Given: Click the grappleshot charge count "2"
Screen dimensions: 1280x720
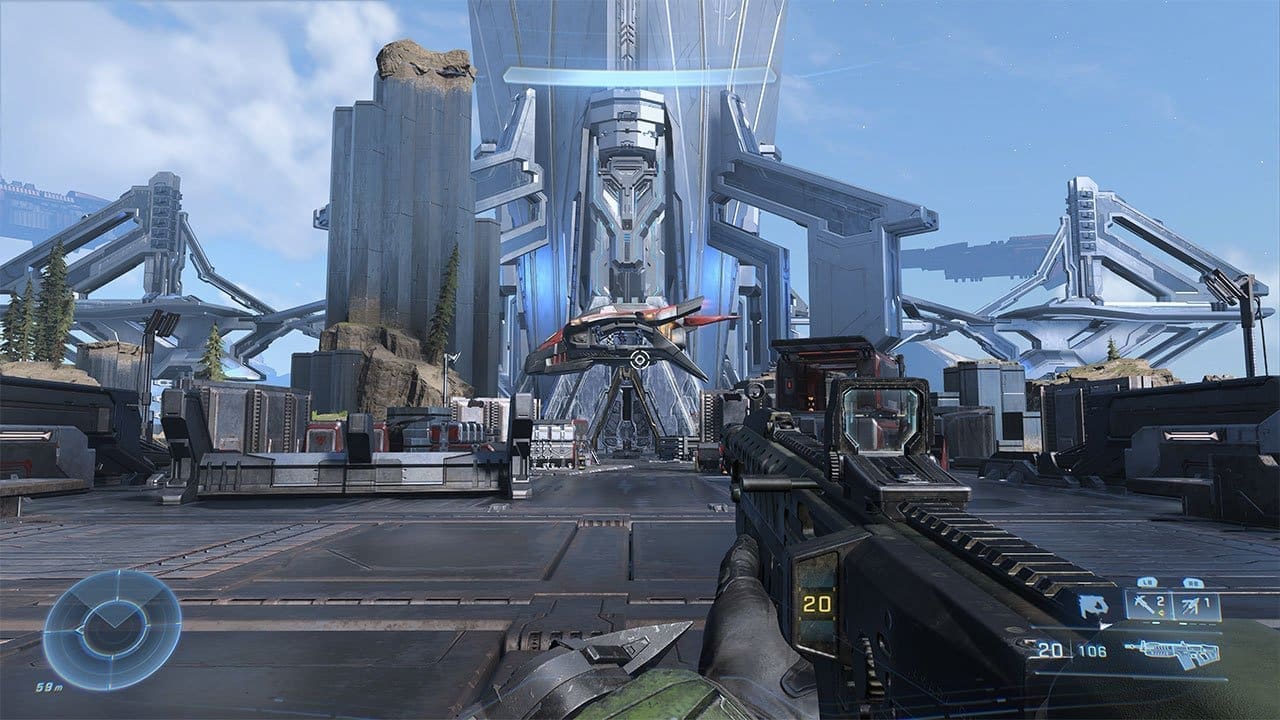Looking at the screenshot, I should tap(1162, 600).
